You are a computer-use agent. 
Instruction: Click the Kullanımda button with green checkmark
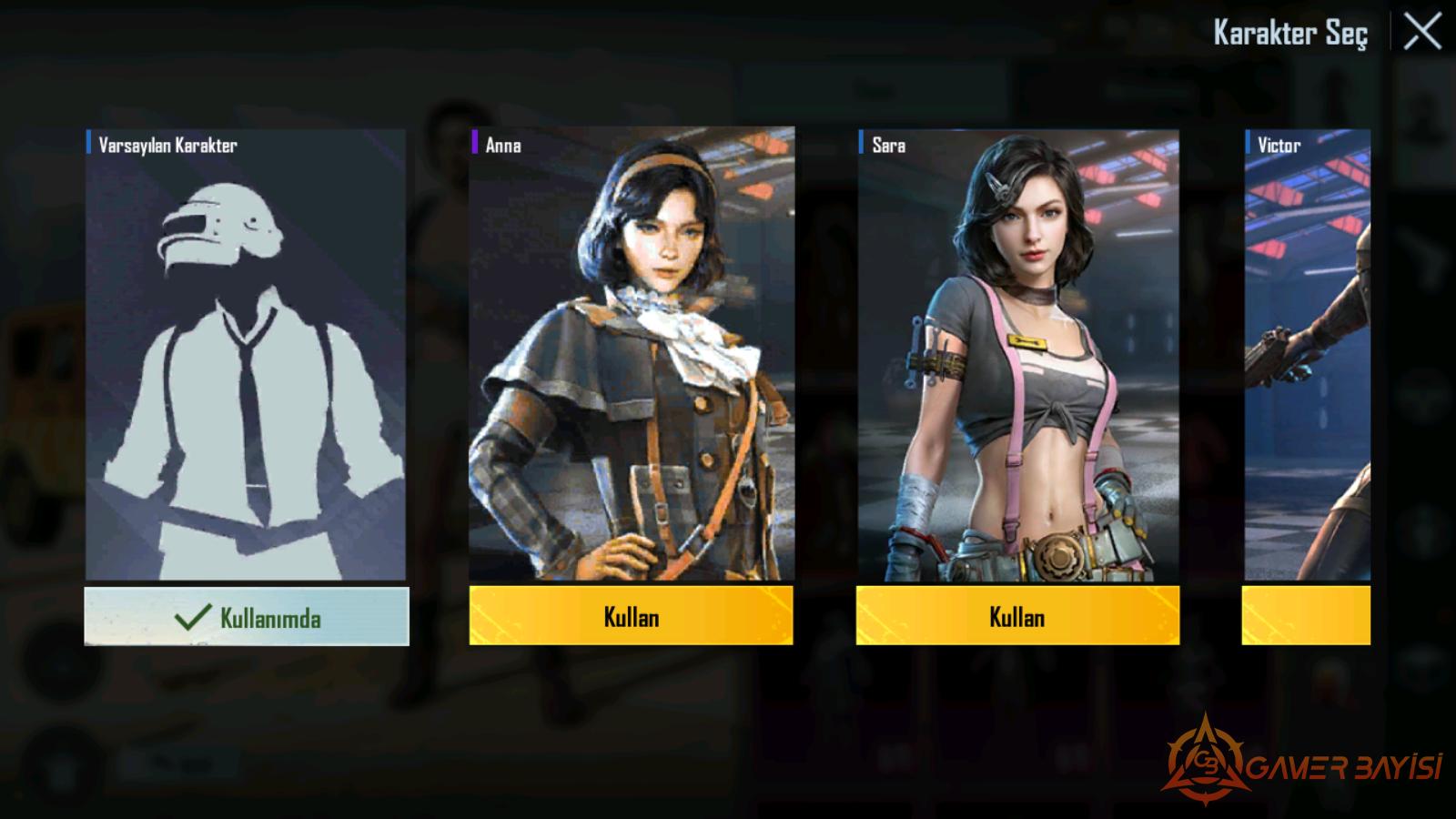247,617
